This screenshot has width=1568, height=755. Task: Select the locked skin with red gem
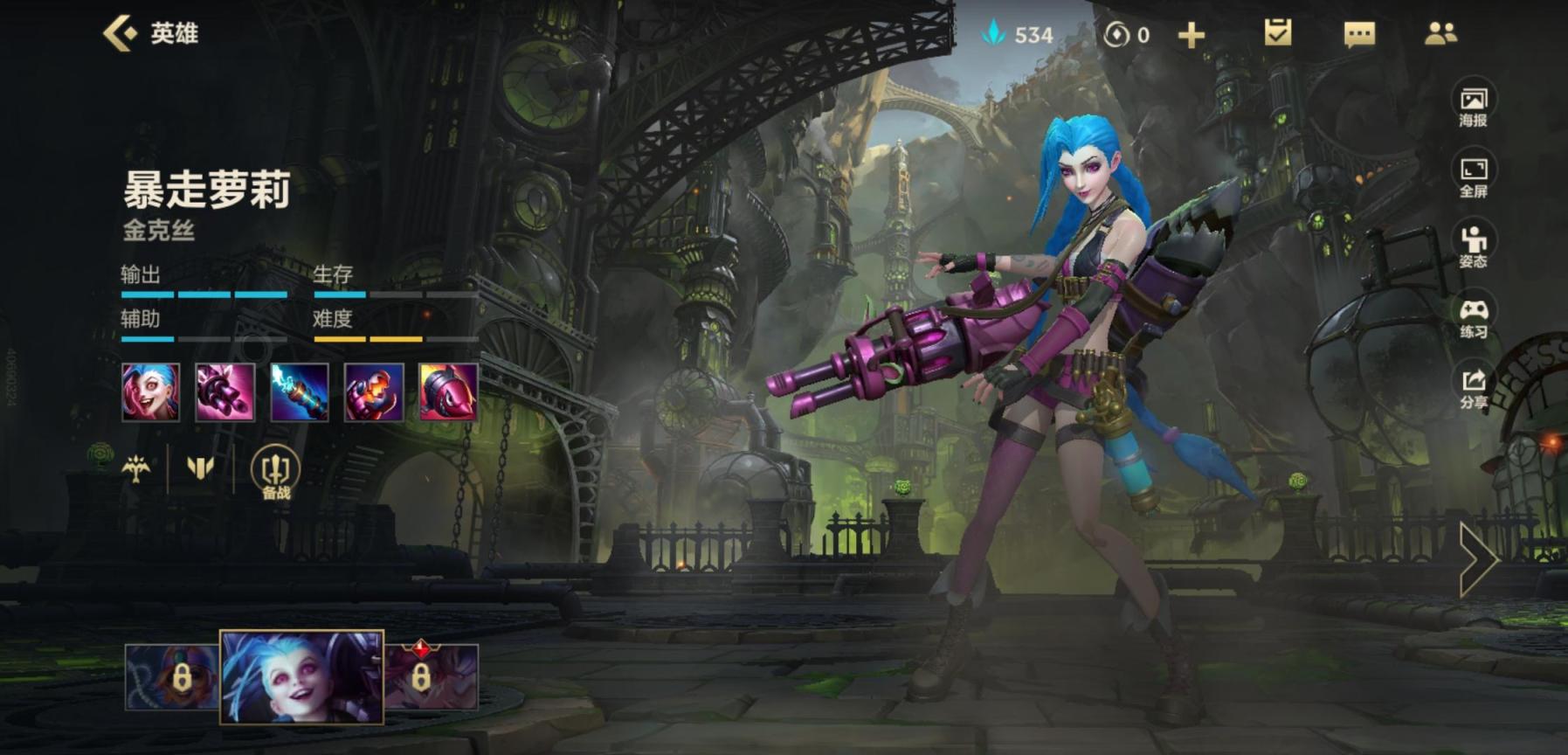432,677
